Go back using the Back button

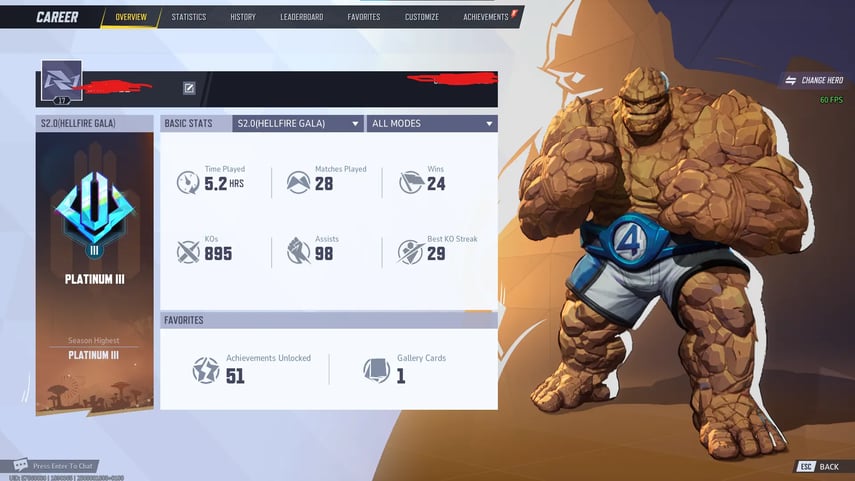click(819, 467)
